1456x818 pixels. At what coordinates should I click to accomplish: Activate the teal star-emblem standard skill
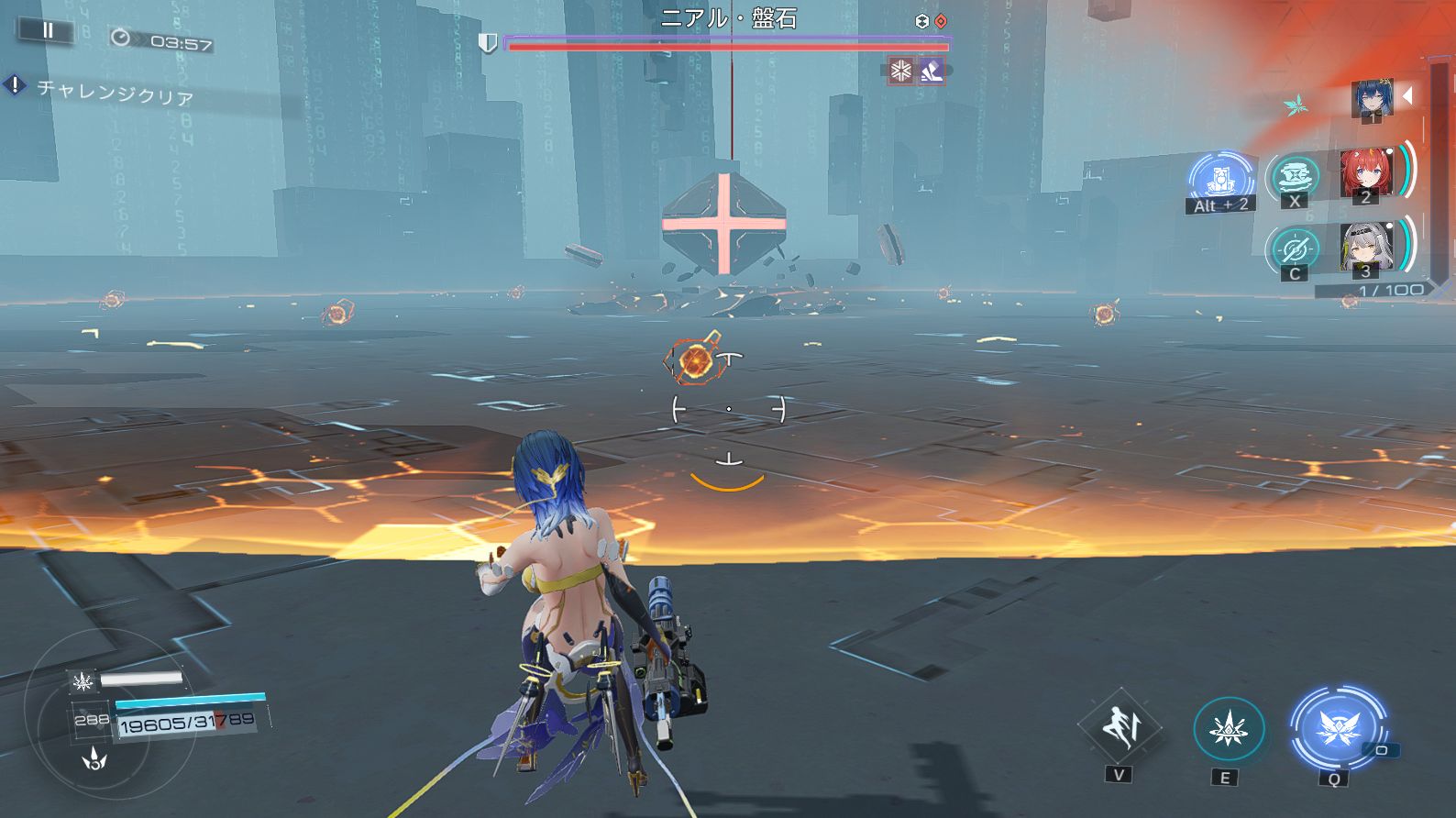pyautogui.click(x=1228, y=730)
